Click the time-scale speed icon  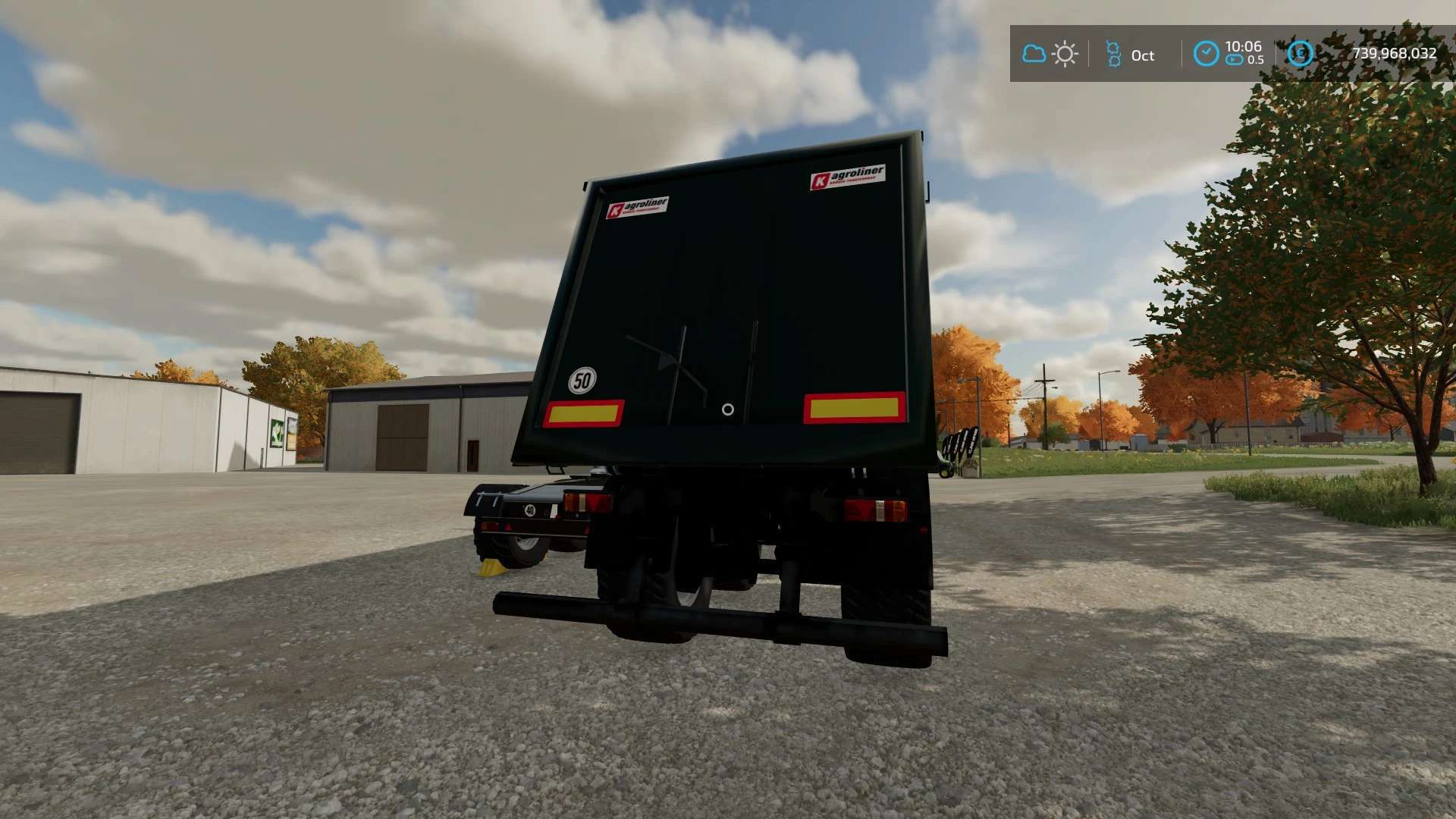click(x=1234, y=60)
